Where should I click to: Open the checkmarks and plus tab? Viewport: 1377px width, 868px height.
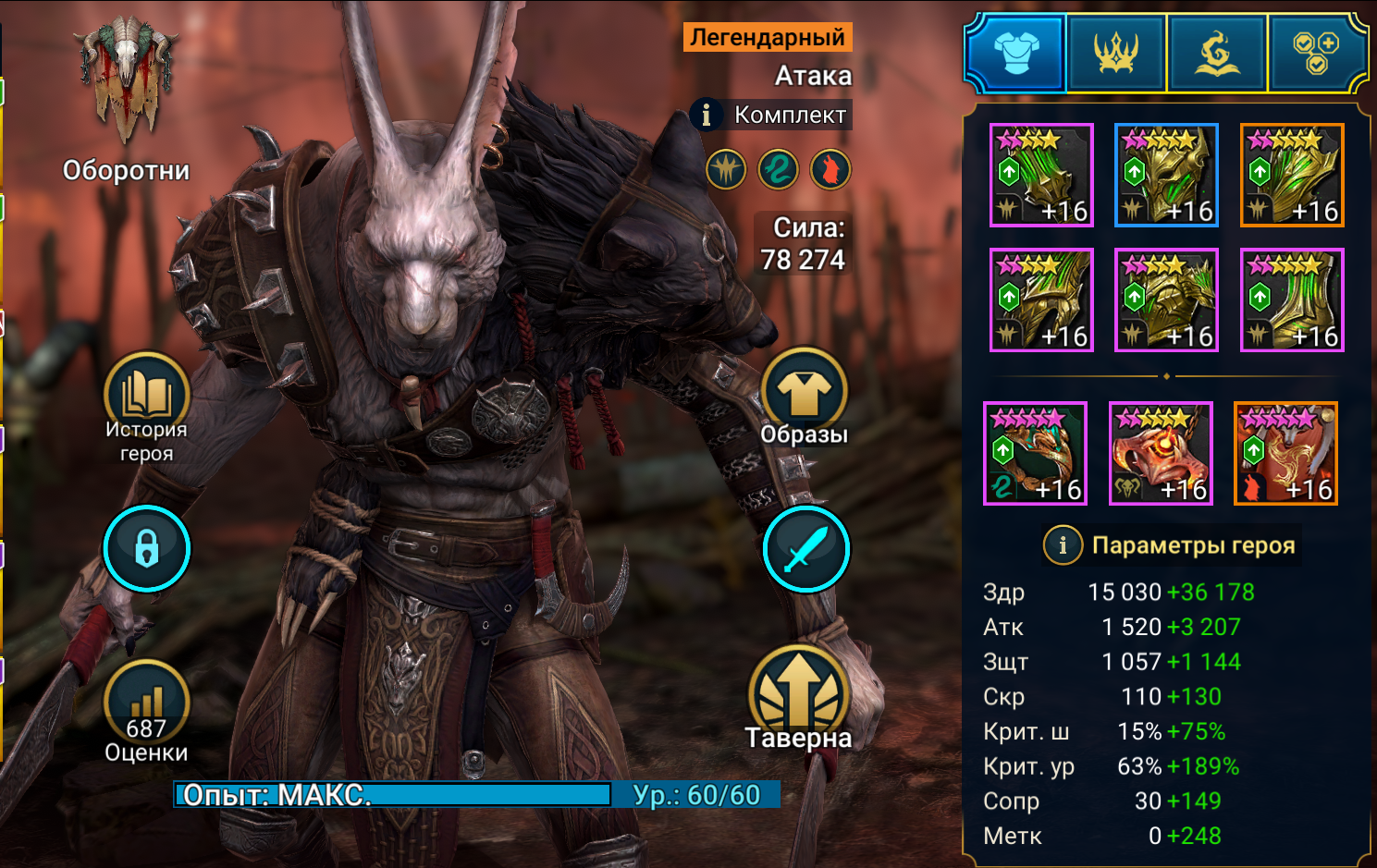1316,54
